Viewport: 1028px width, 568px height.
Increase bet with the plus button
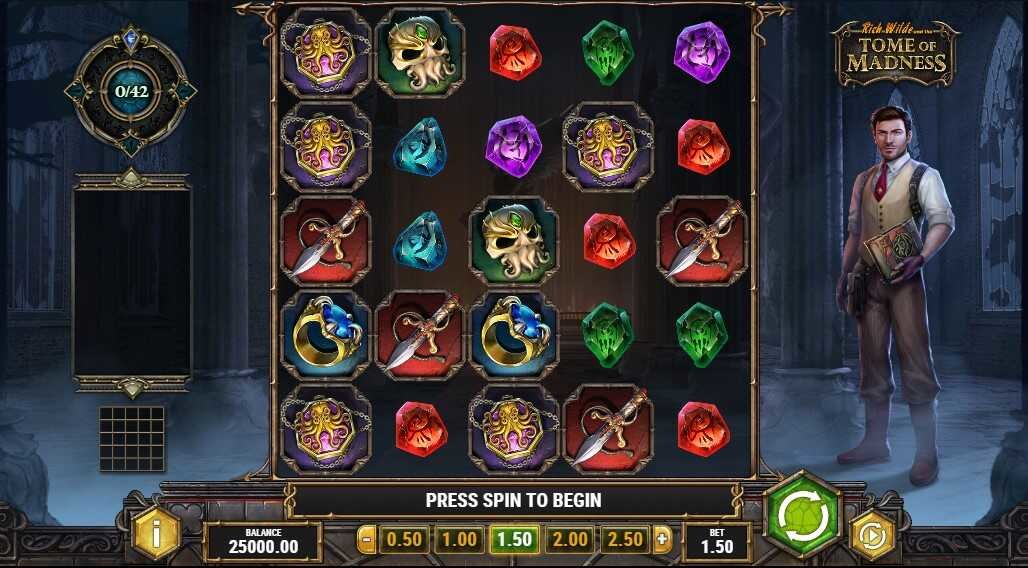[661, 540]
